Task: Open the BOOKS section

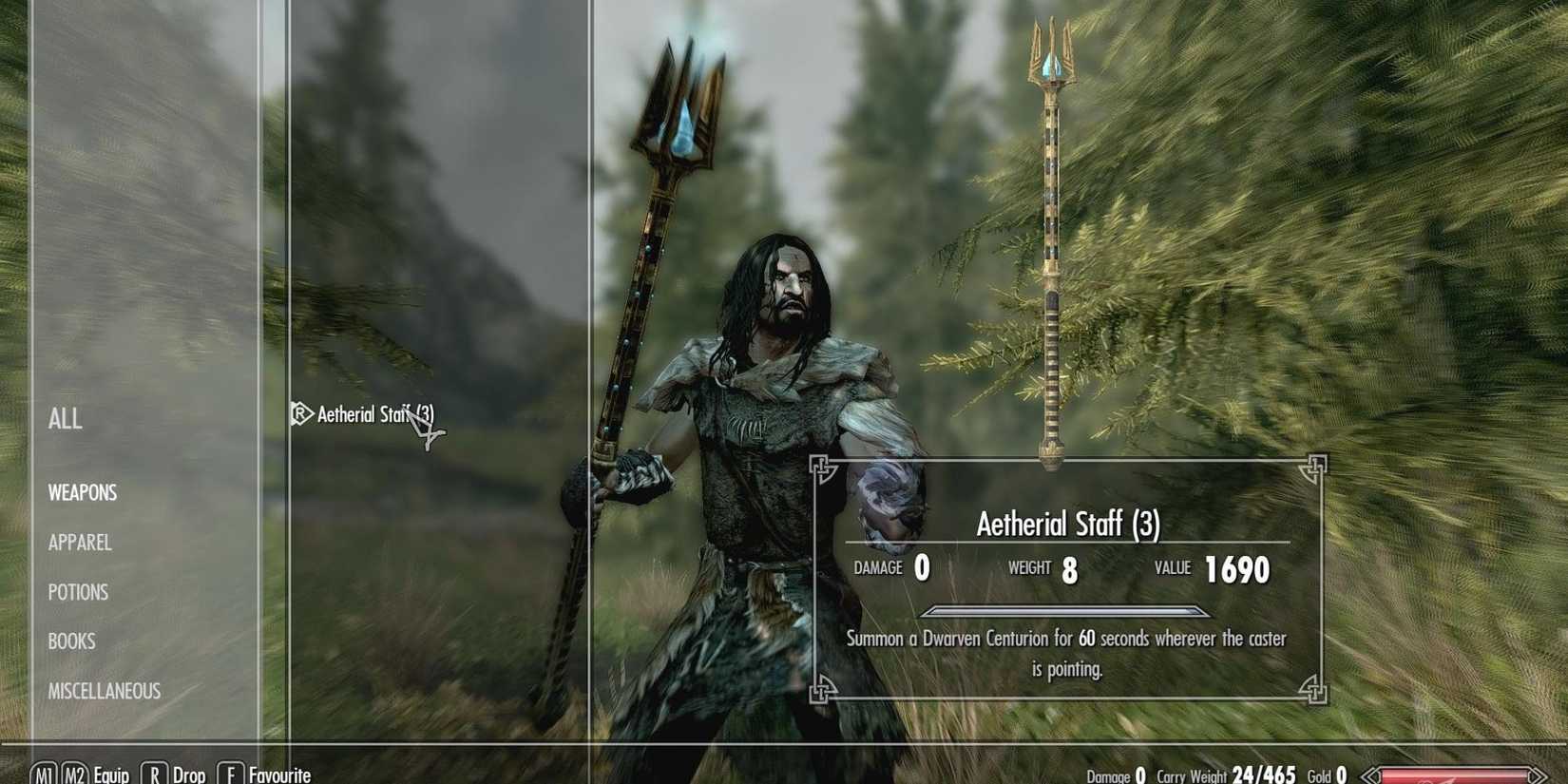Action: point(70,641)
